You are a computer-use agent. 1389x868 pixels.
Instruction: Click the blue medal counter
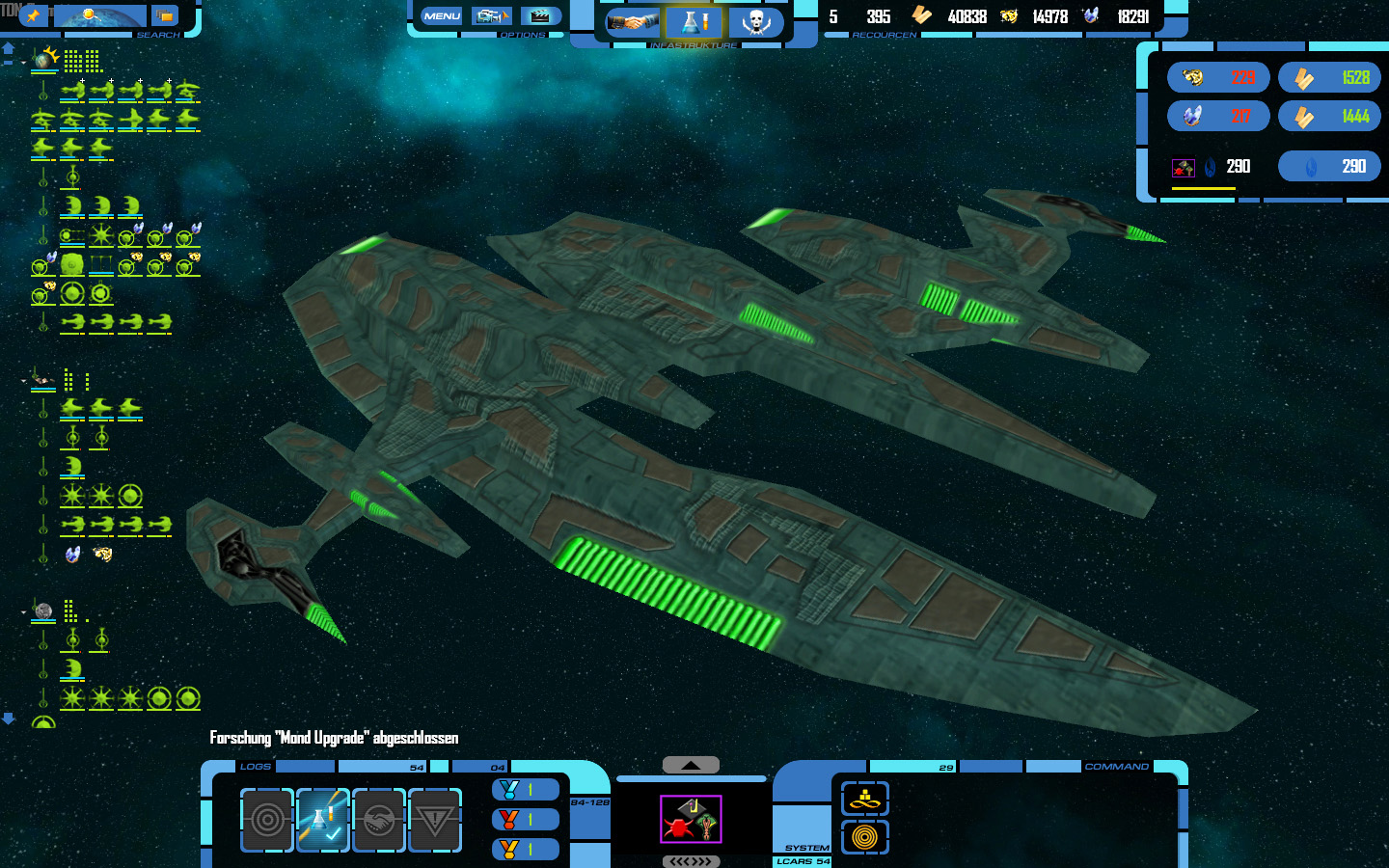coord(526,790)
